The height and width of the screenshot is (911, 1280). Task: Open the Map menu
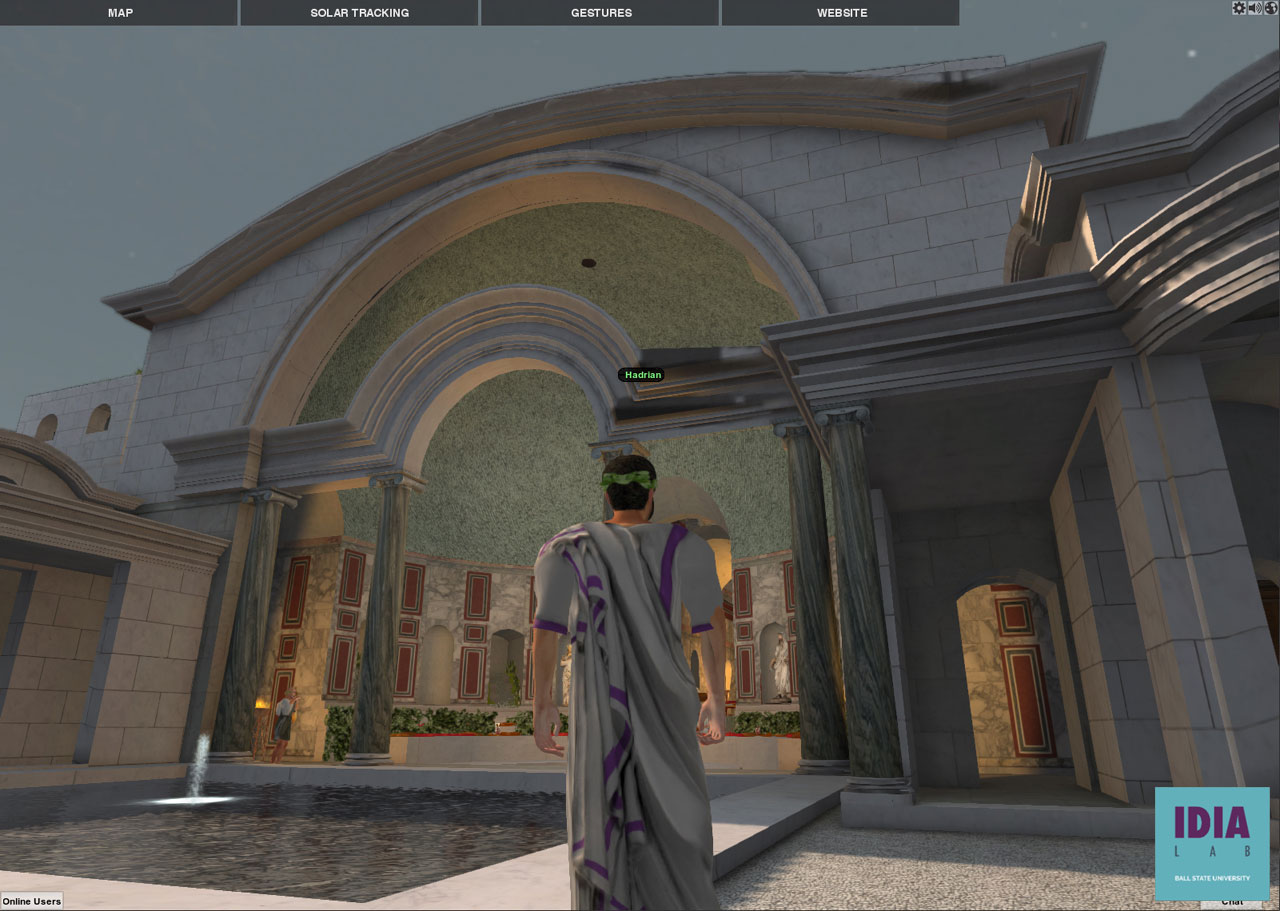click(x=120, y=13)
